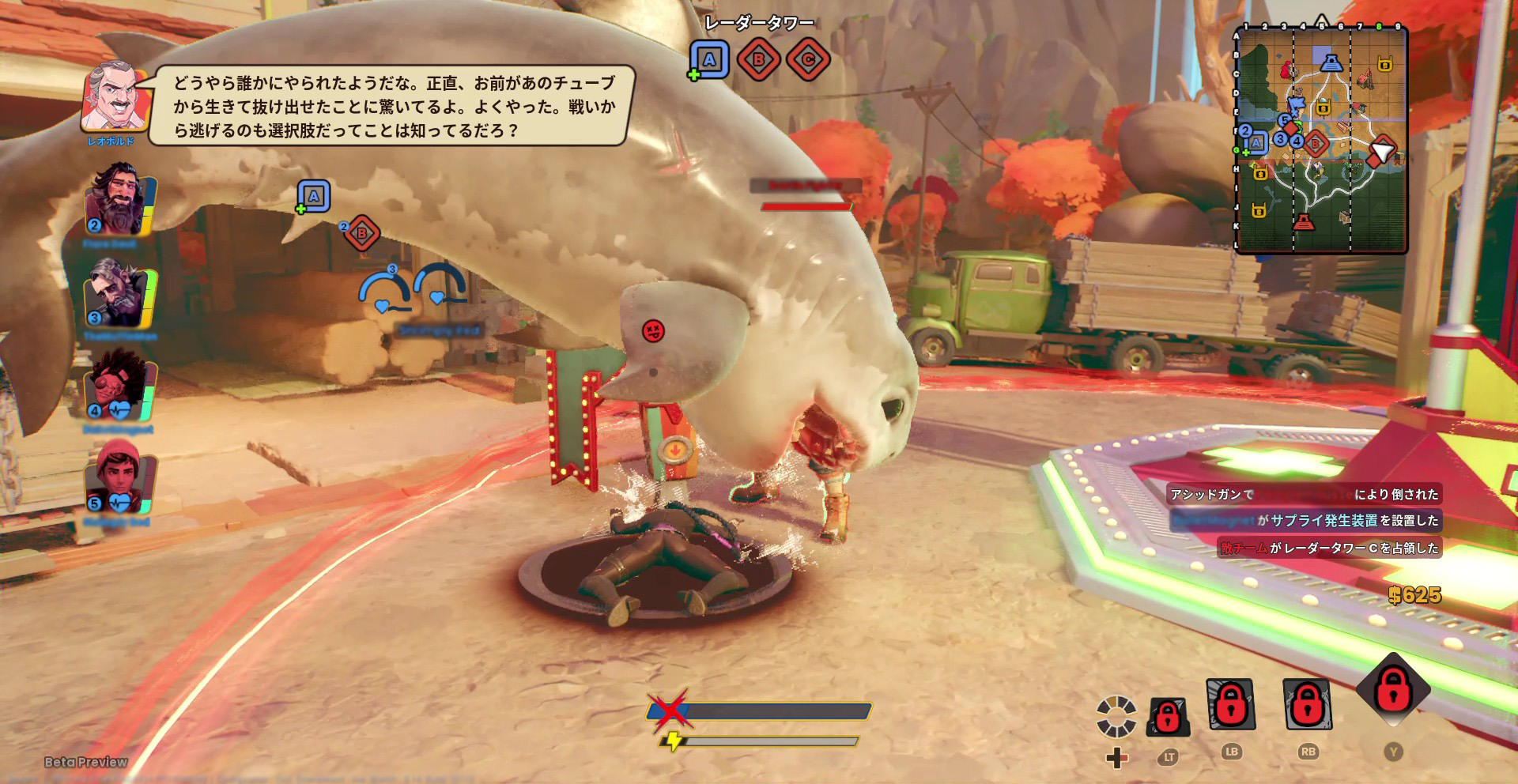Open the minimap in the corner

[x=1322, y=139]
